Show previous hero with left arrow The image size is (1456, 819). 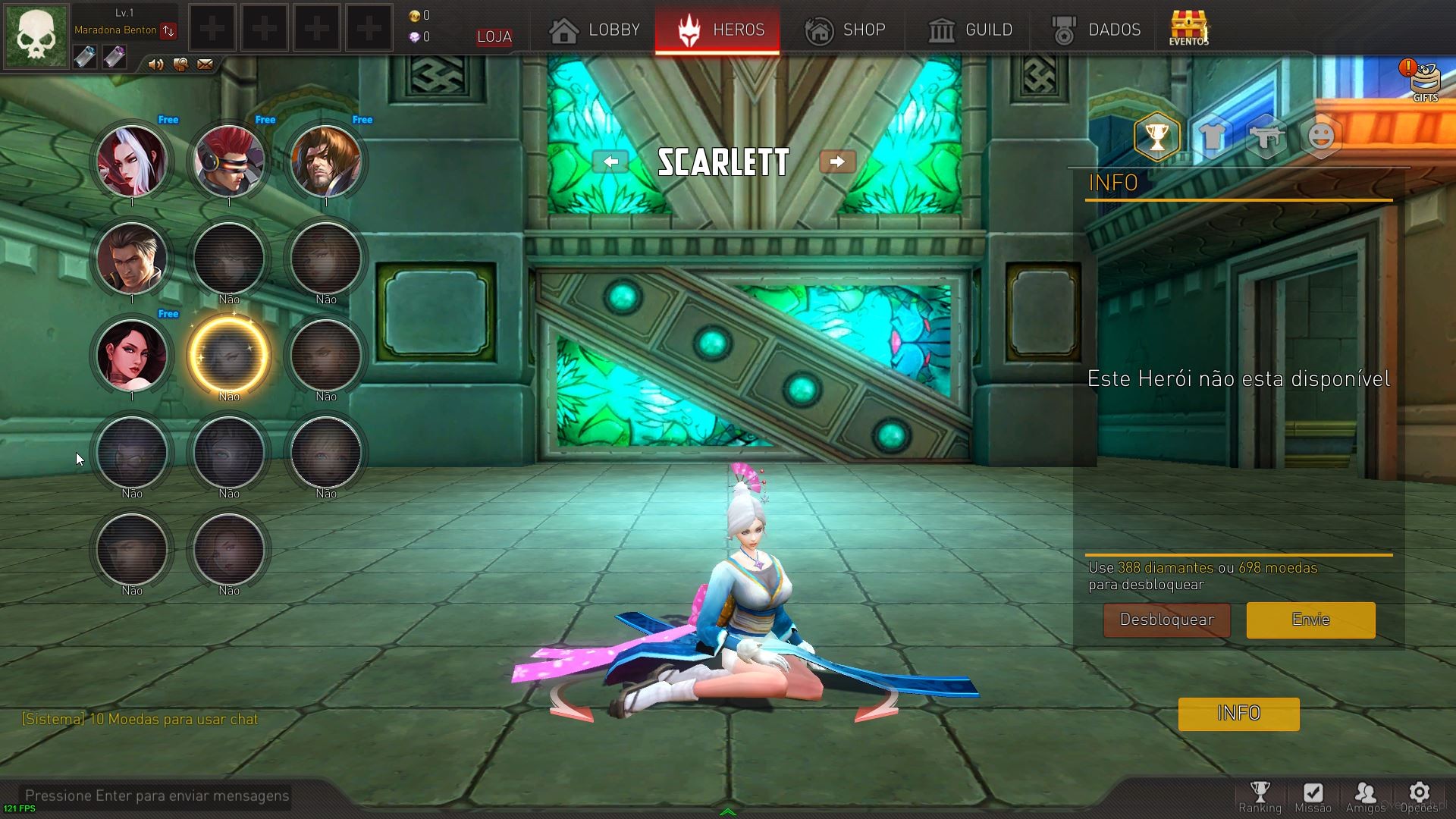pos(610,162)
